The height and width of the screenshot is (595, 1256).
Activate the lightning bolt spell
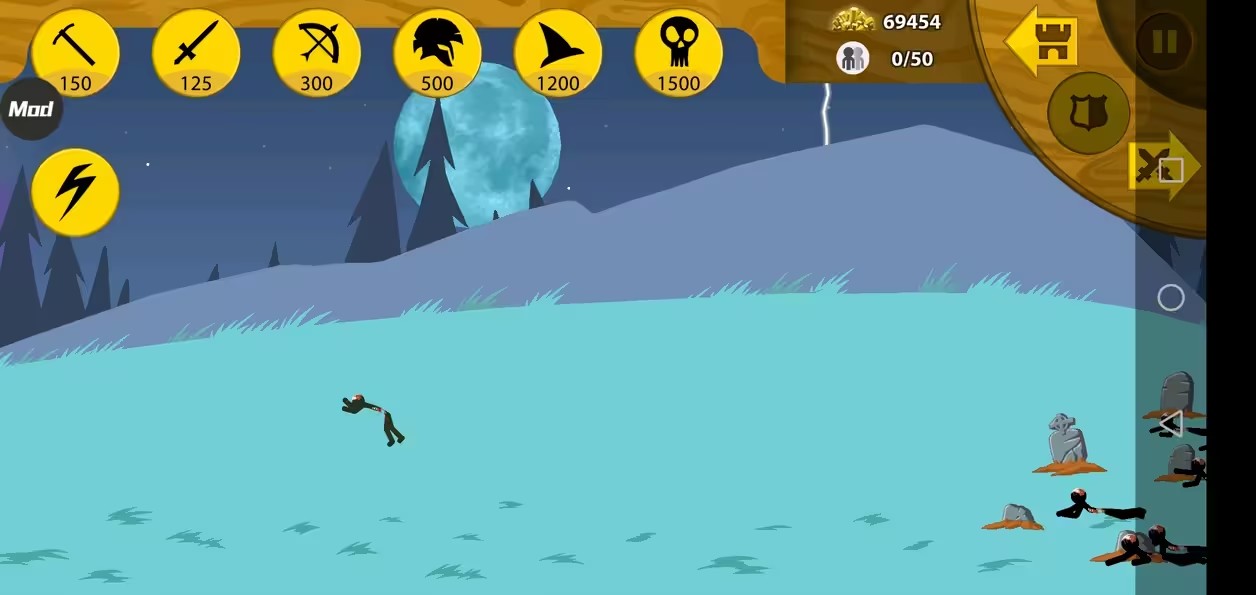pos(75,192)
